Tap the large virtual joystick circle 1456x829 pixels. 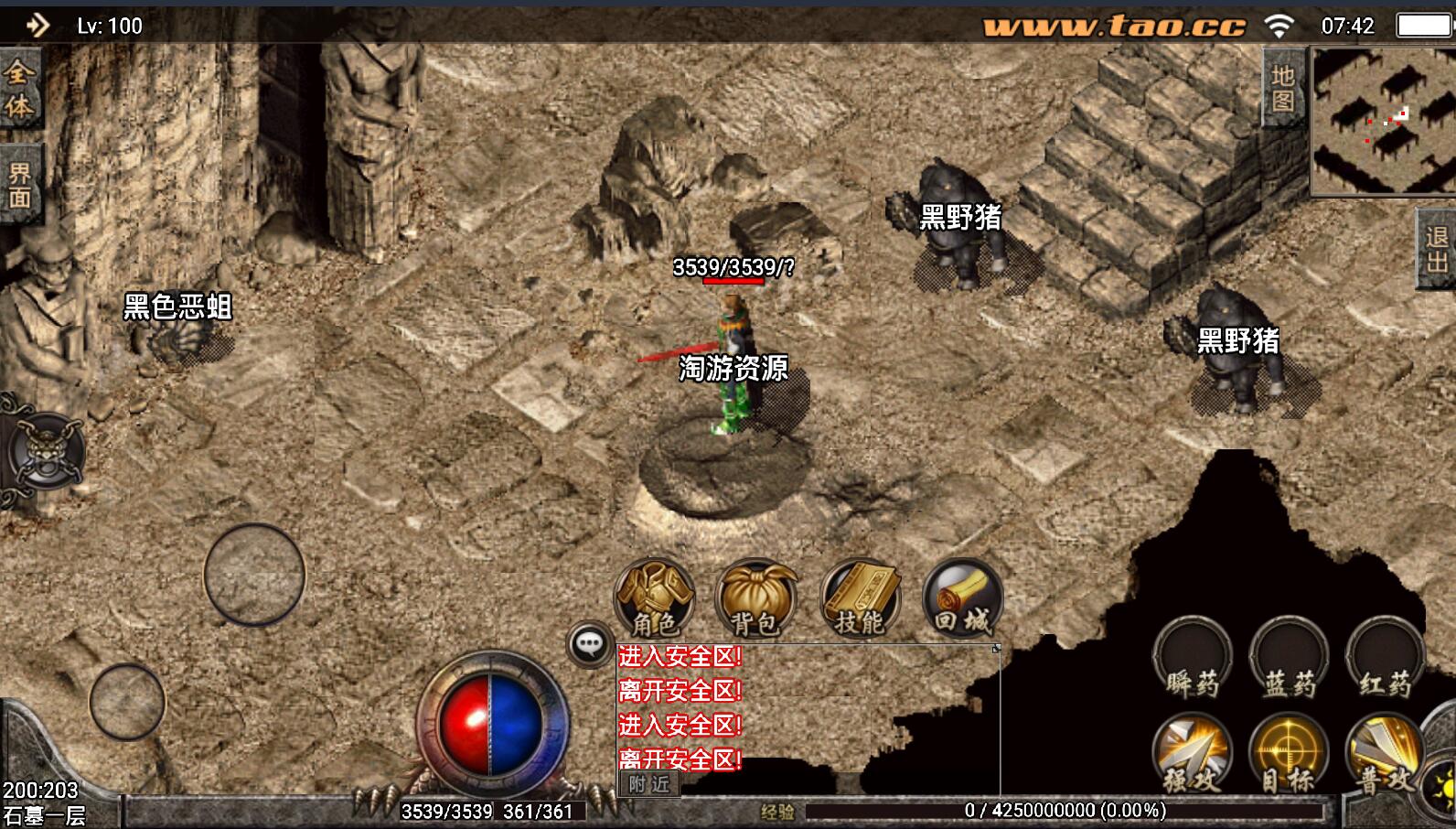[x=254, y=575]
